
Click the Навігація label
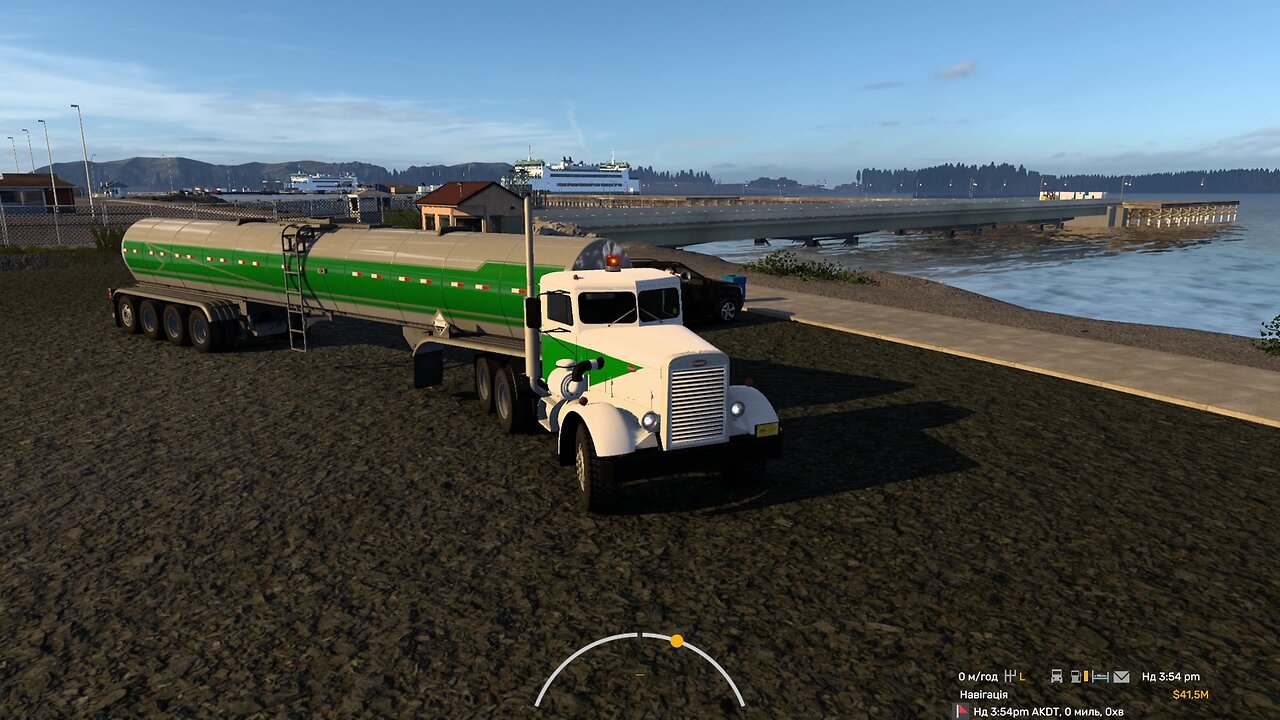coord(983,694)
